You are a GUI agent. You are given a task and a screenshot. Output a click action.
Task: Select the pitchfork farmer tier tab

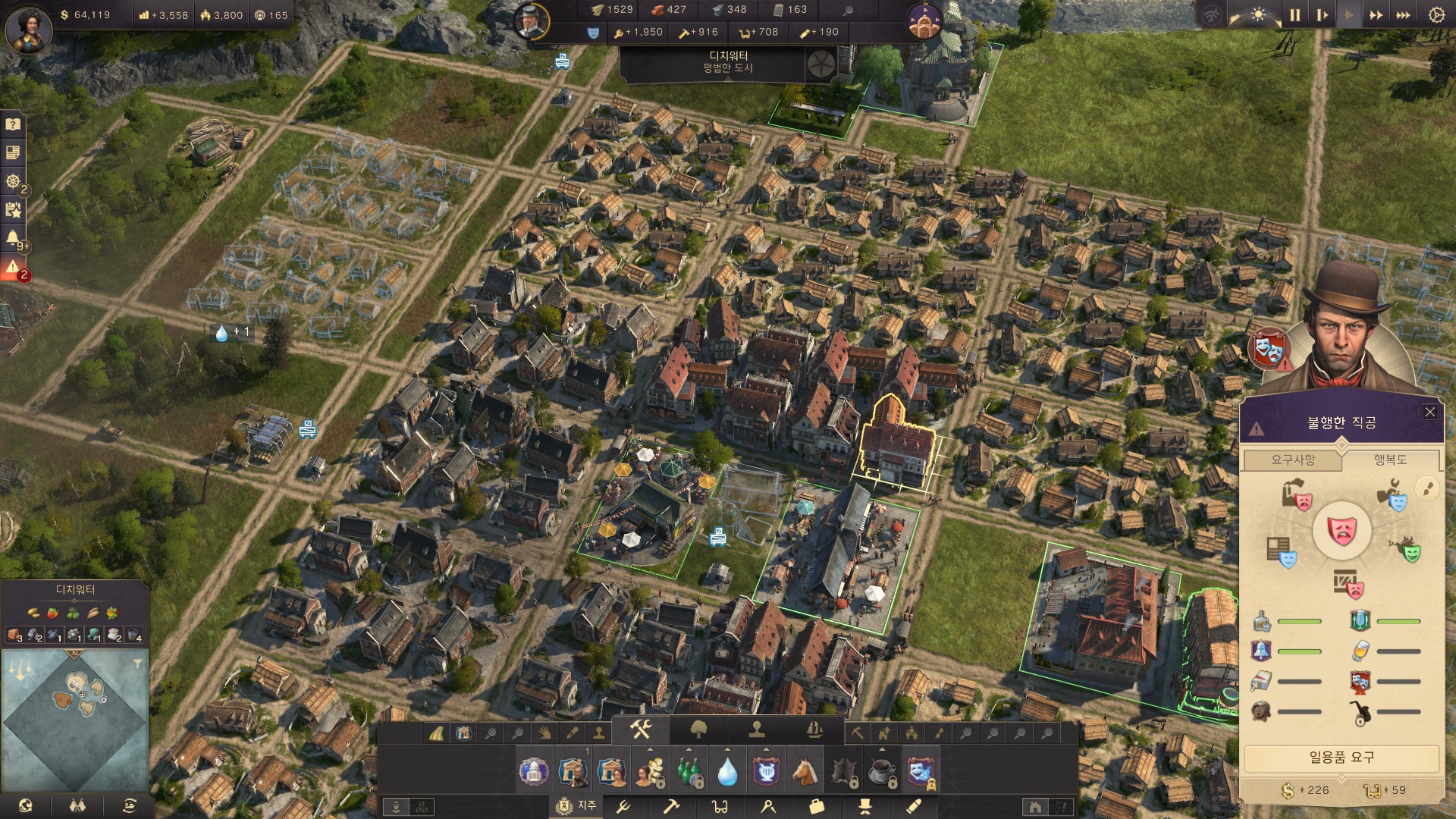tap(623, 806)
